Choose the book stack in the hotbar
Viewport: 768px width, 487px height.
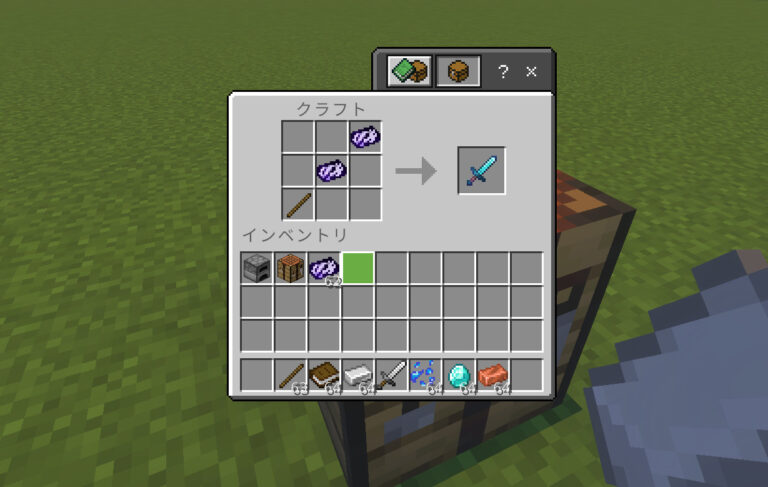coord(325,375)
